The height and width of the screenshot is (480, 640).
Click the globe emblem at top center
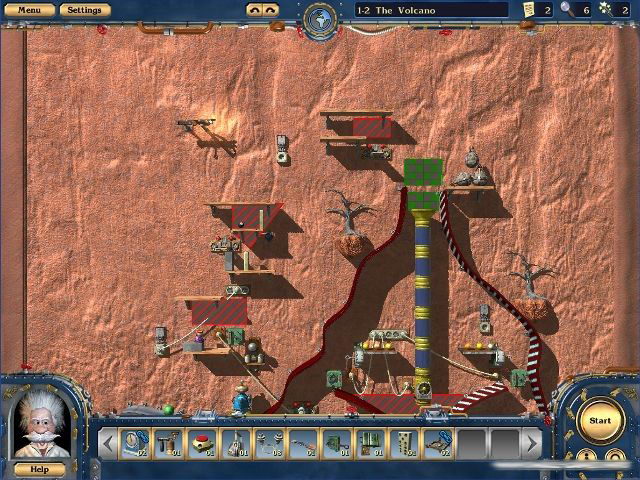click(320, 16)
